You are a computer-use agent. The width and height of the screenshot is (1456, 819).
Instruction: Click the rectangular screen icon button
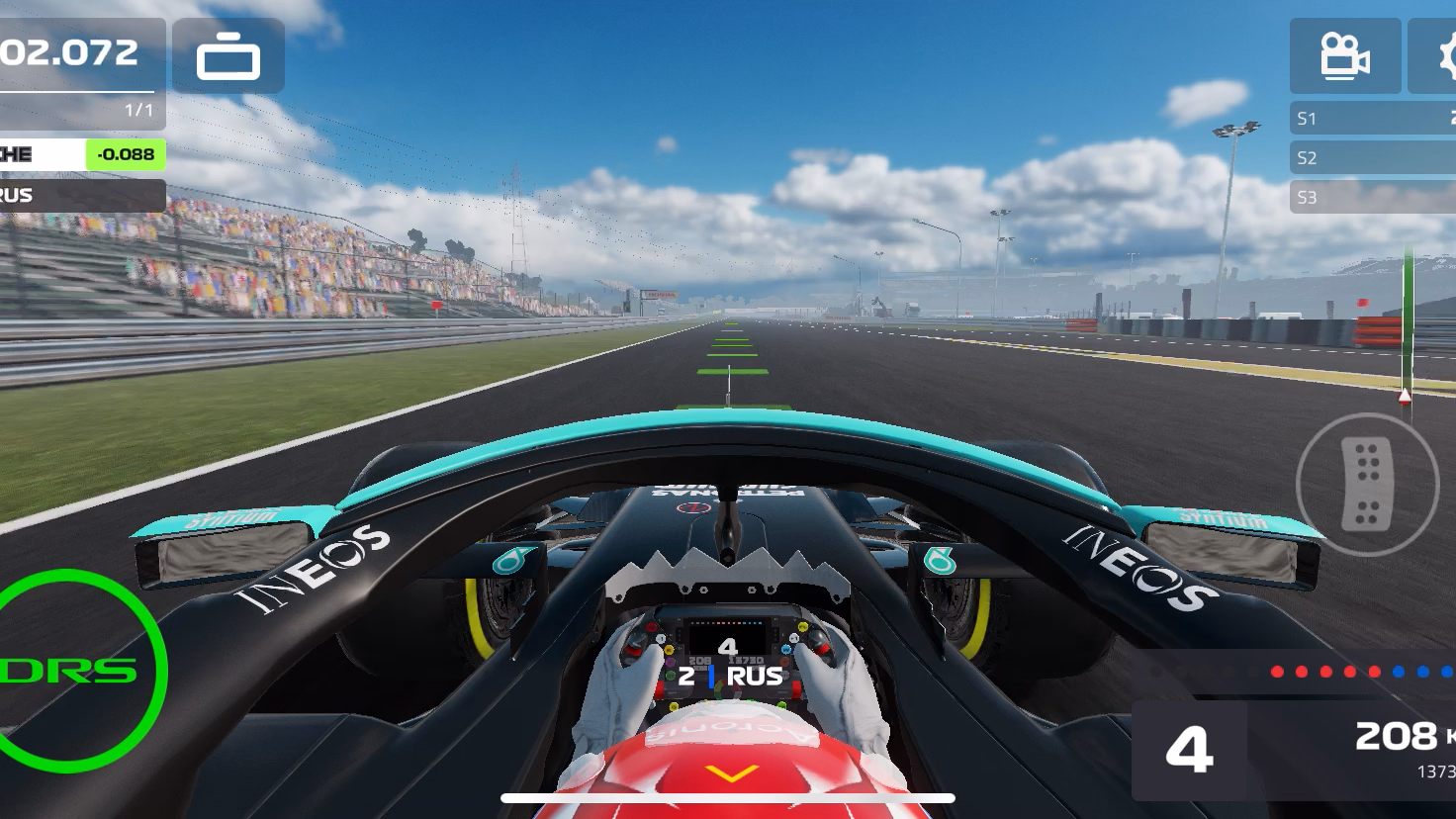[228, 56]
